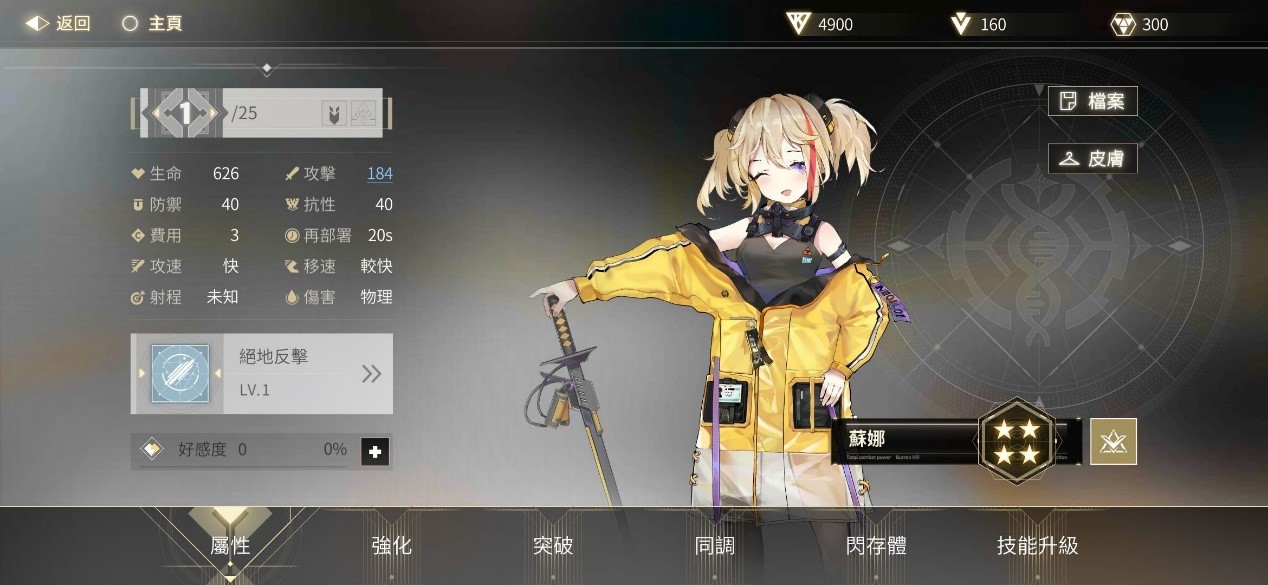Image resolution: width=1268 pixels, height=585 pixels.
Task: Select the 同調 tab
Action: coord(714,545)
